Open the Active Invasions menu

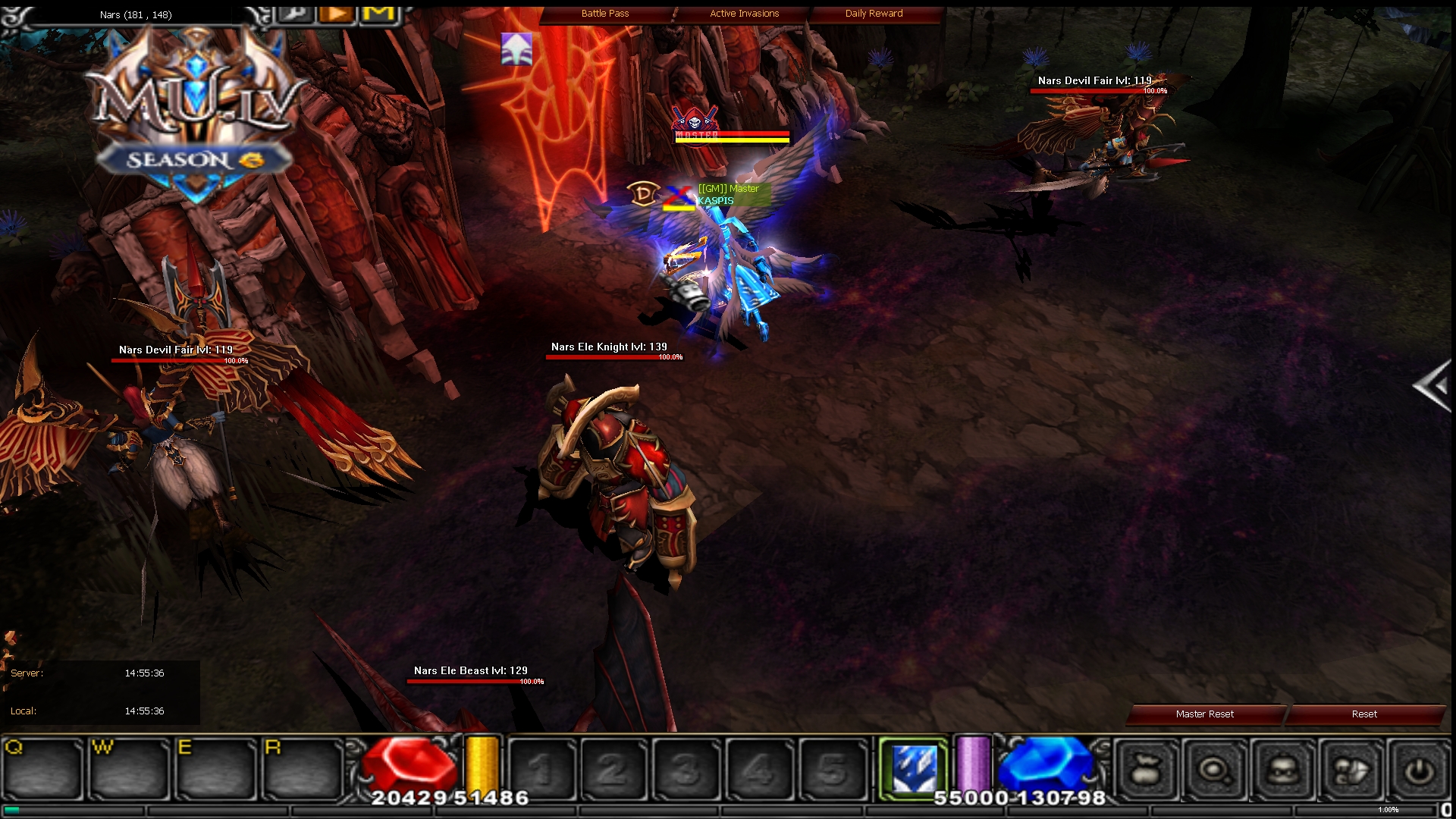[x=743, y=13]
